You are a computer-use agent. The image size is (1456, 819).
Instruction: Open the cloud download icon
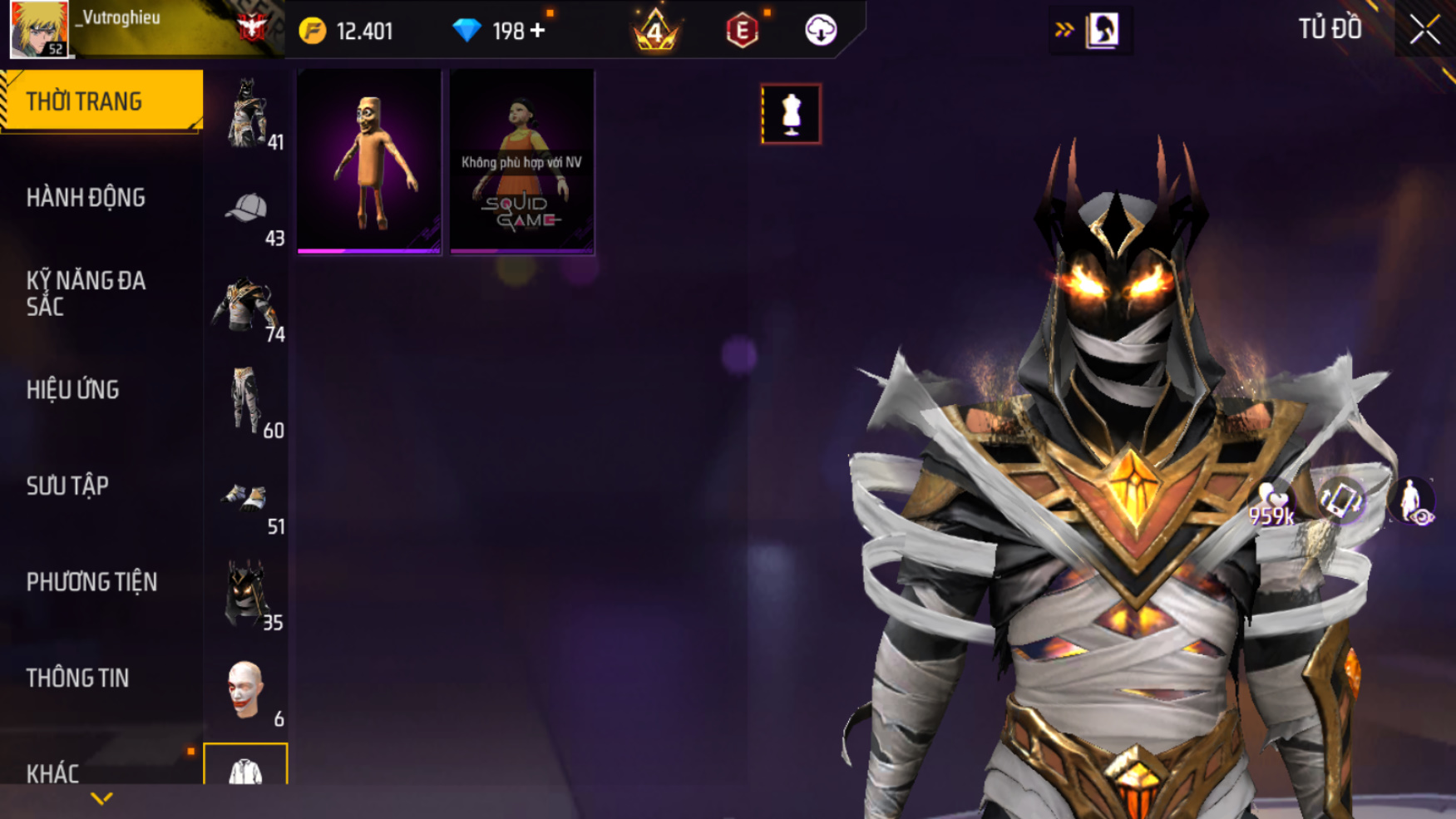click(821, 31)
